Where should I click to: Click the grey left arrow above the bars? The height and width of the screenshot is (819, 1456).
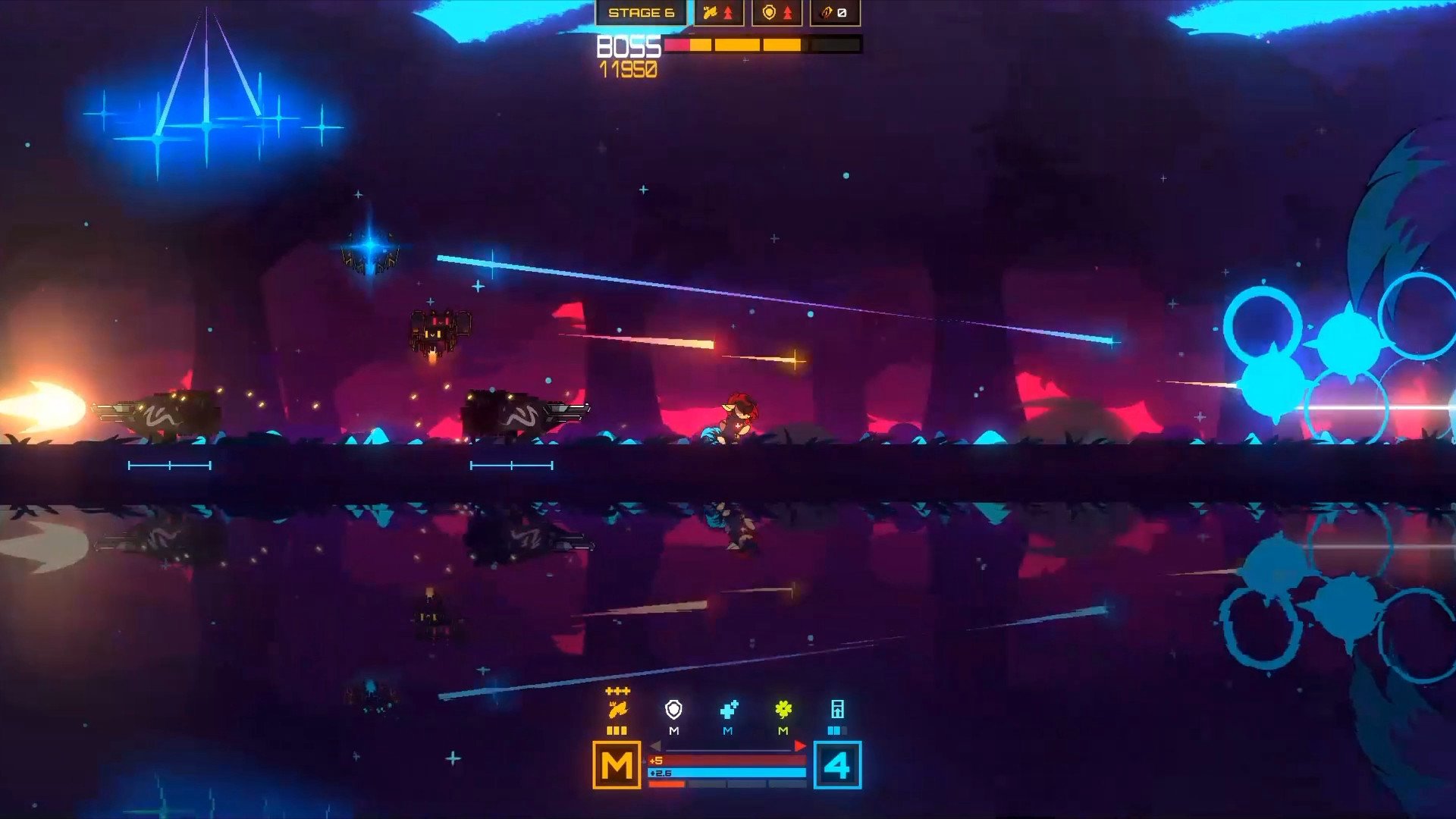pos(656,746)
